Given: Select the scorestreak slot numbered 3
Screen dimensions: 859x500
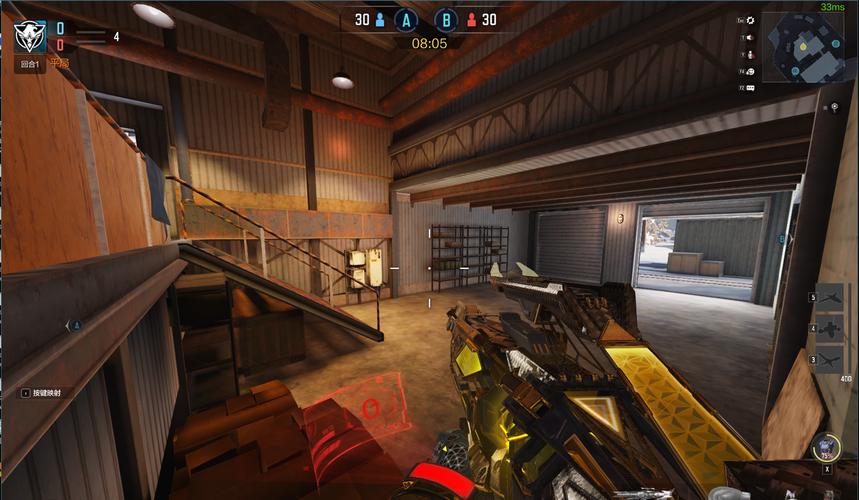Looking at the screenshot, I should click(830, 359).
